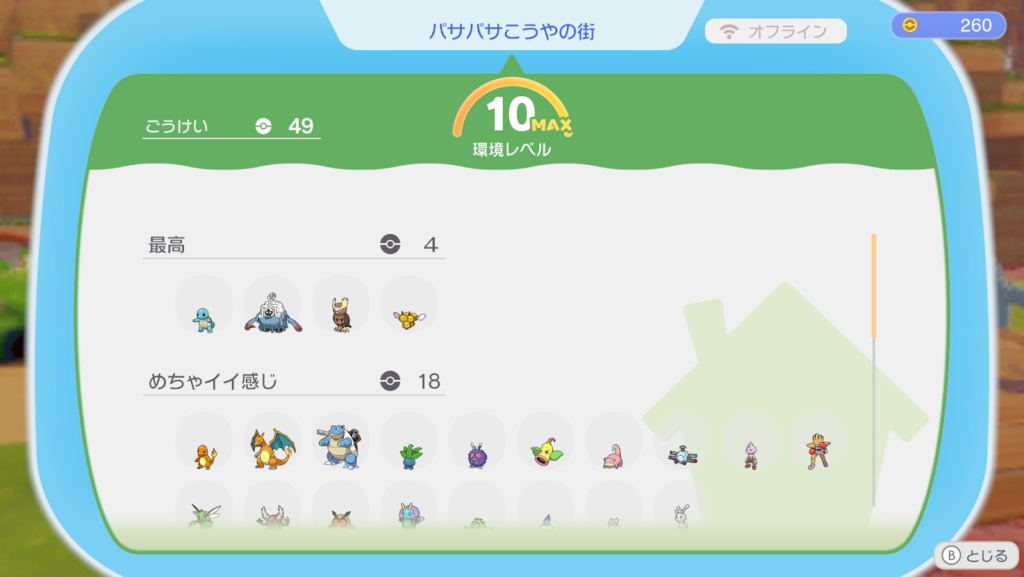
Task: Pick the Combee icon
Action: pyautogui.click(x=408, y=320)
